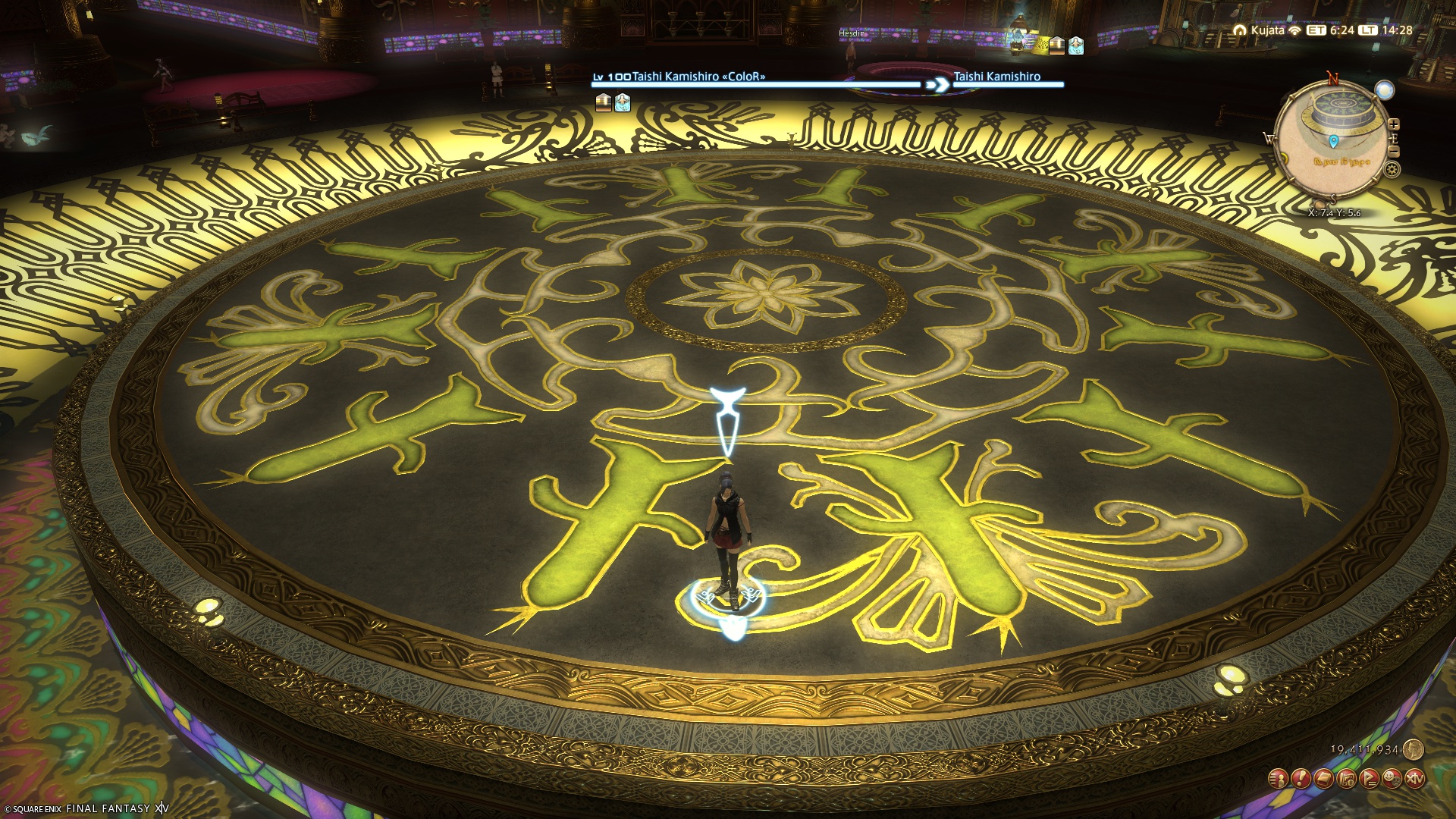
Task: Select the Taishi Kamishiro target bar
Action: tap(755, 83)
